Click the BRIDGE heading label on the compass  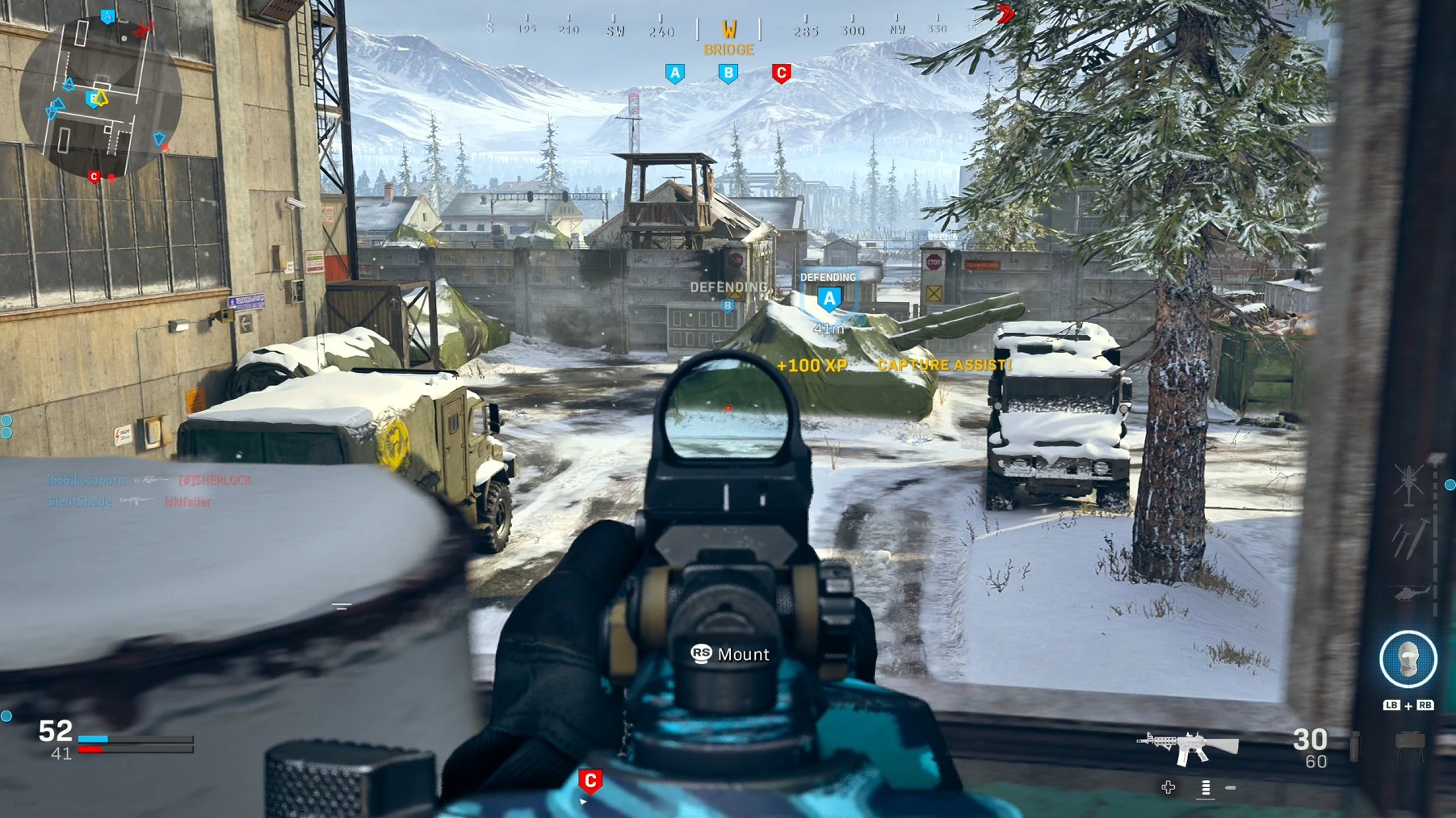pos(728,48)
